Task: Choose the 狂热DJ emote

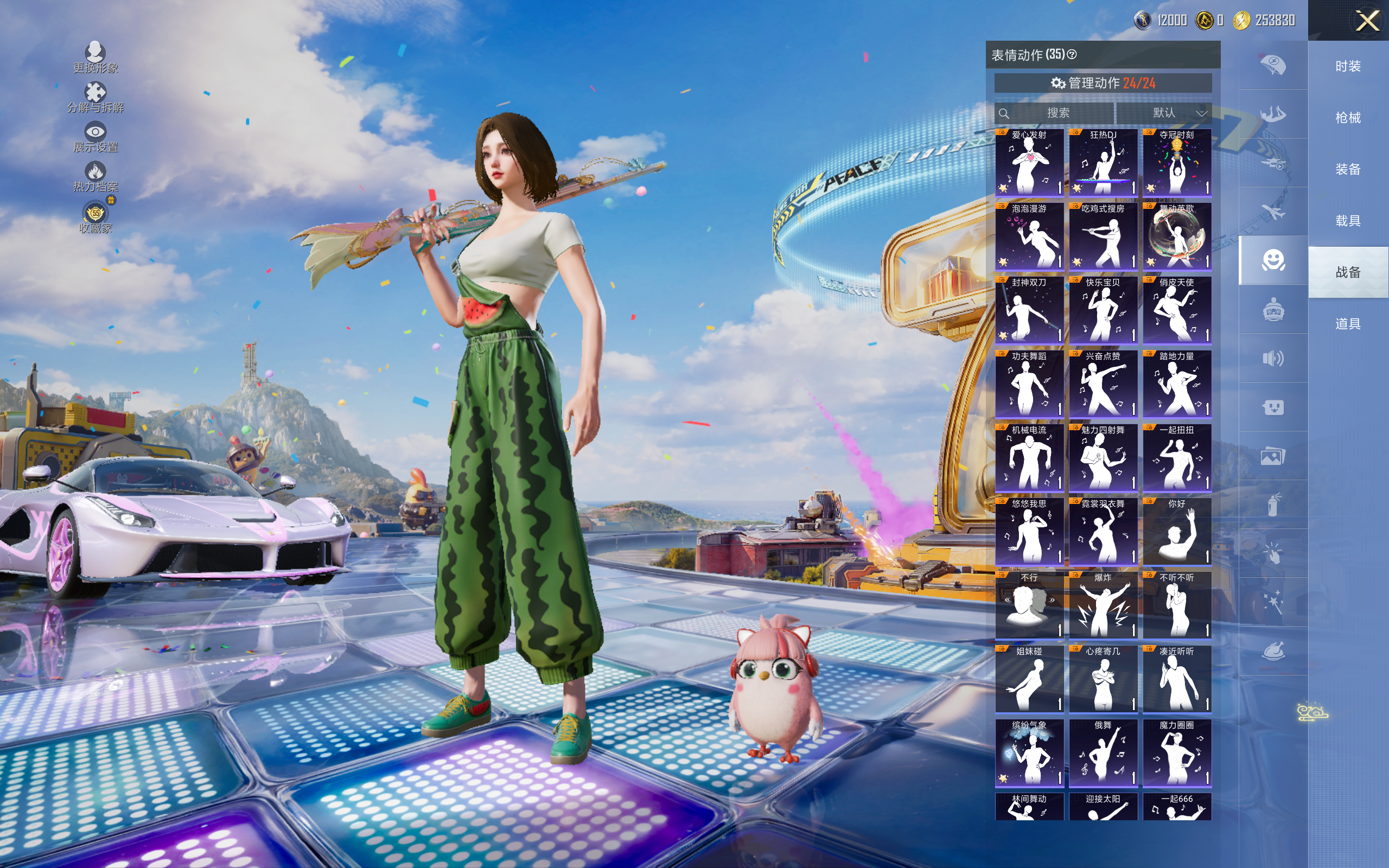Action: tap(1103, 162)
